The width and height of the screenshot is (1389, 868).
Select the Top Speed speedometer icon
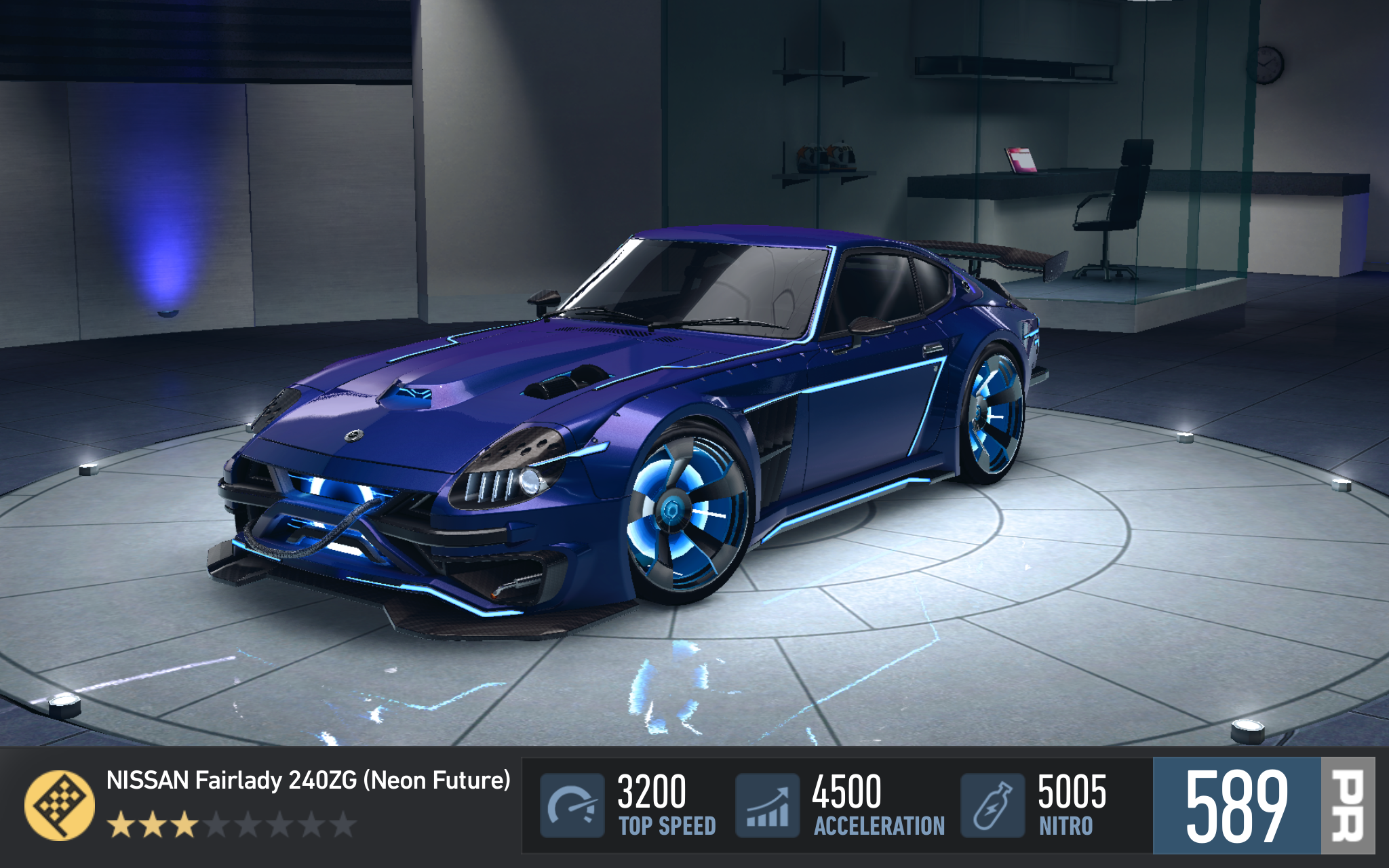(x=572, y=805)
